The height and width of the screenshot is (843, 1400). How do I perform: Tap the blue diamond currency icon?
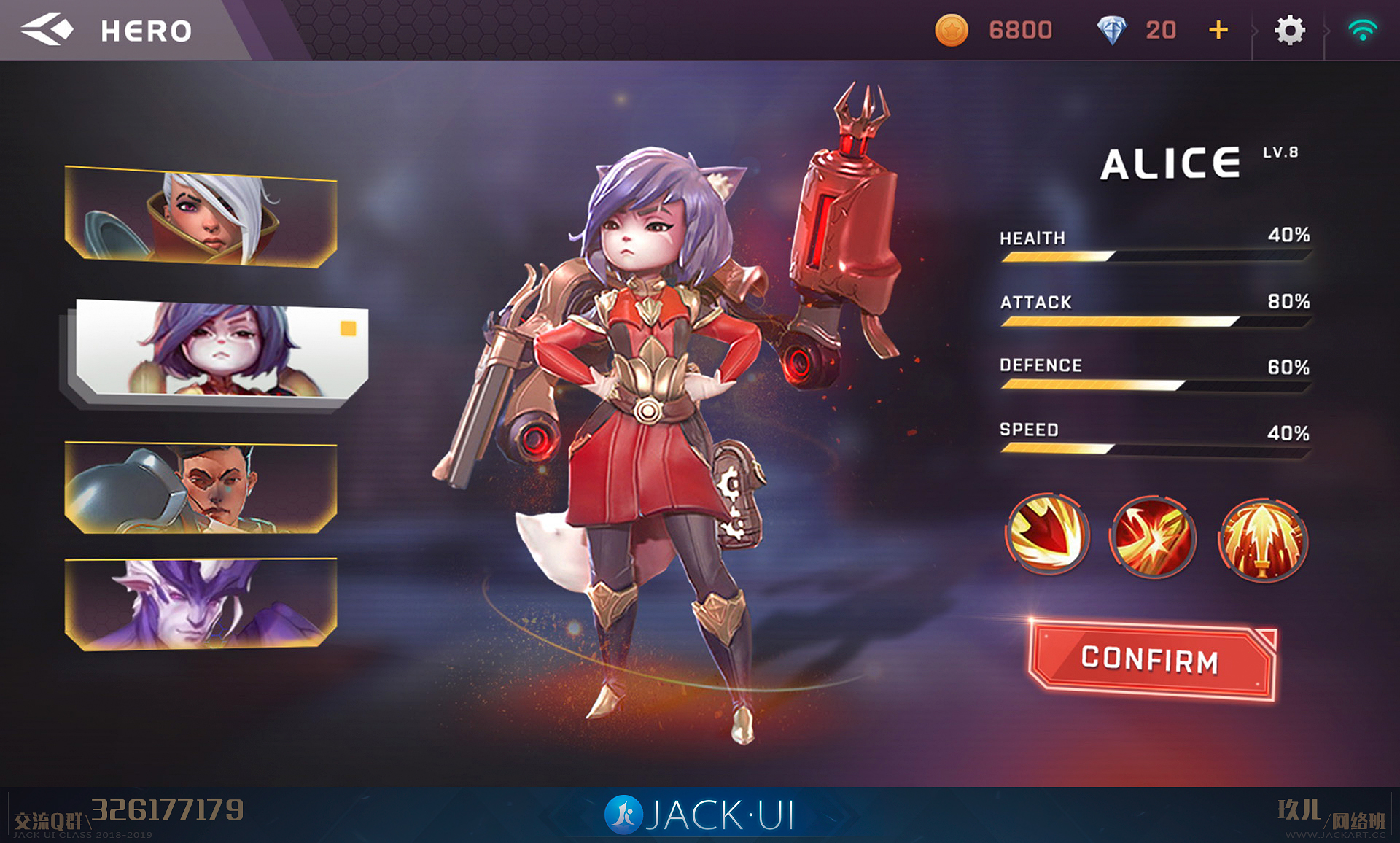[x=1111, y=30]
